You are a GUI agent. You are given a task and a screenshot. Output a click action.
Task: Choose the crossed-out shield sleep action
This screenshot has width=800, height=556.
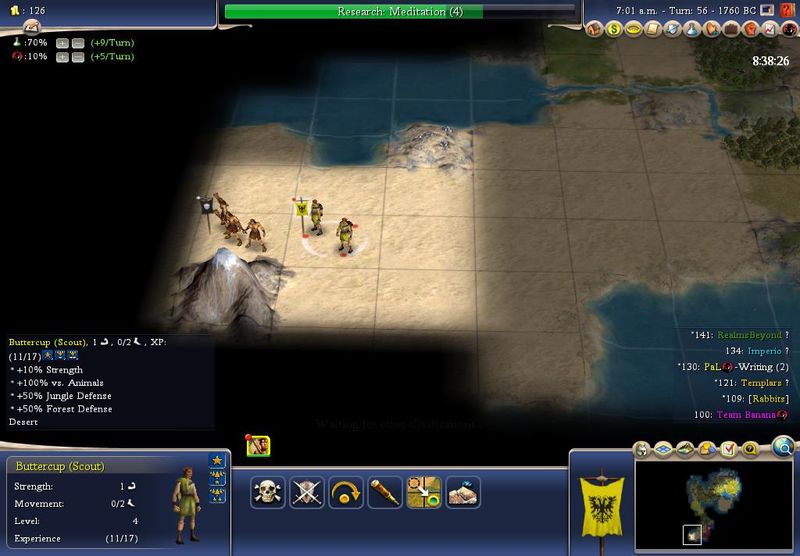pyautogui.click(x=306, y=492)
